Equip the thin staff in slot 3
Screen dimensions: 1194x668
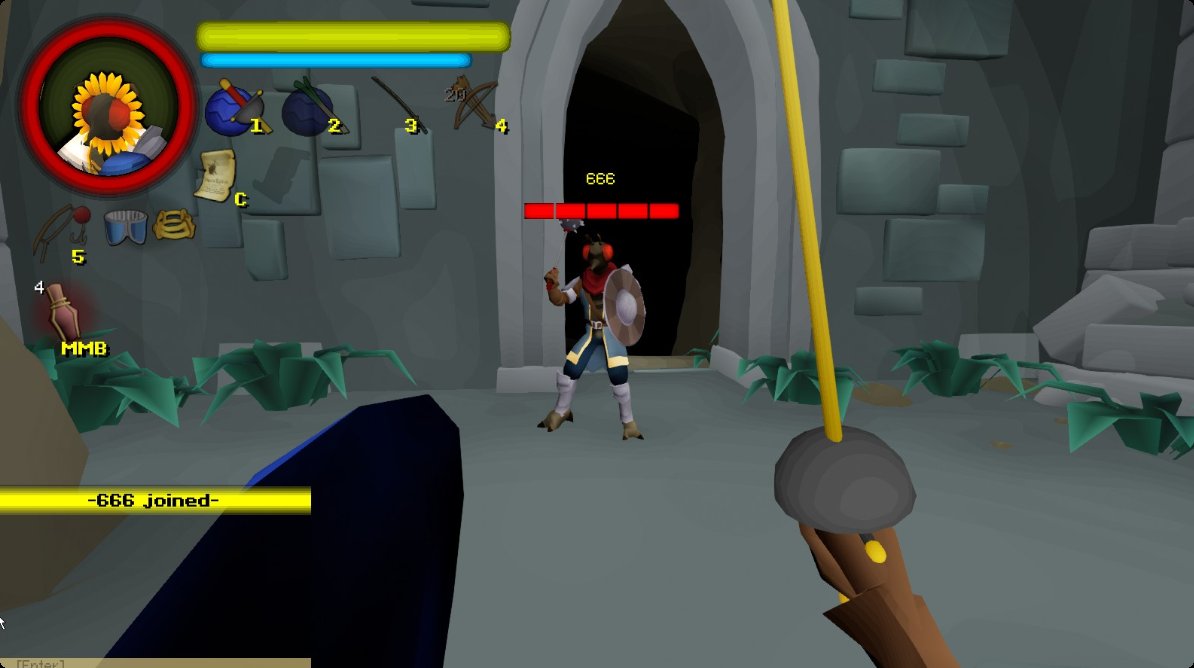(397, 104)
